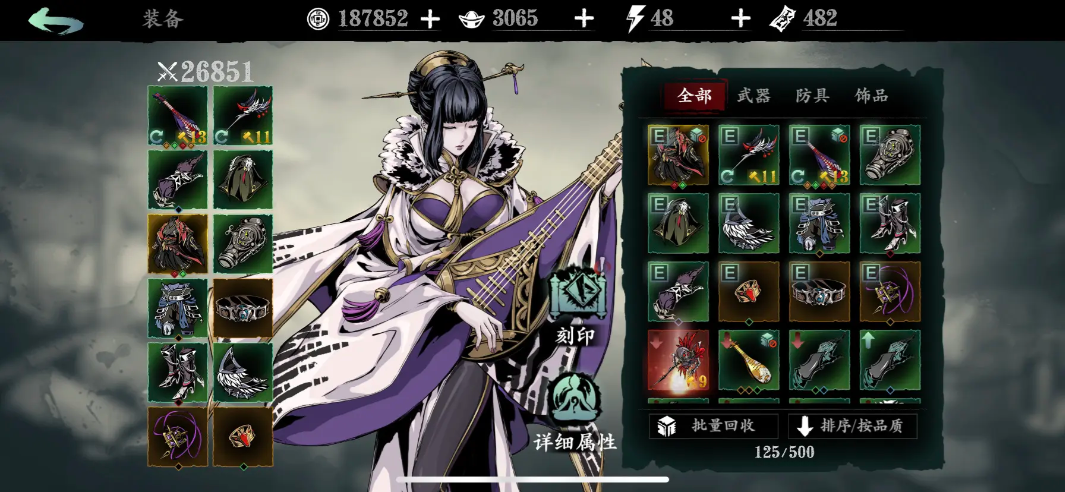Select the gauntlet with green up-arrow
This screenshot has height=492, width=1065.
[x=890, y=360]
